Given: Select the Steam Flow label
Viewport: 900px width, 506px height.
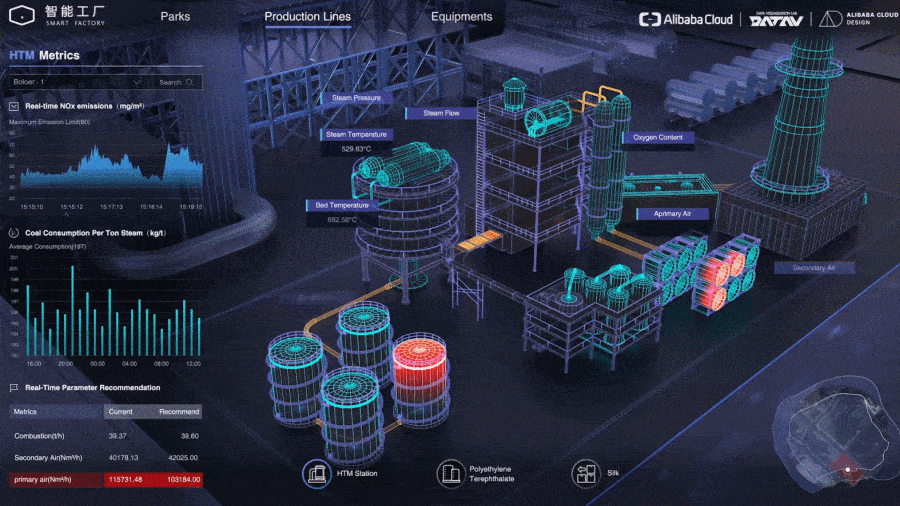Looking at the screenshot, I should 441,113.
